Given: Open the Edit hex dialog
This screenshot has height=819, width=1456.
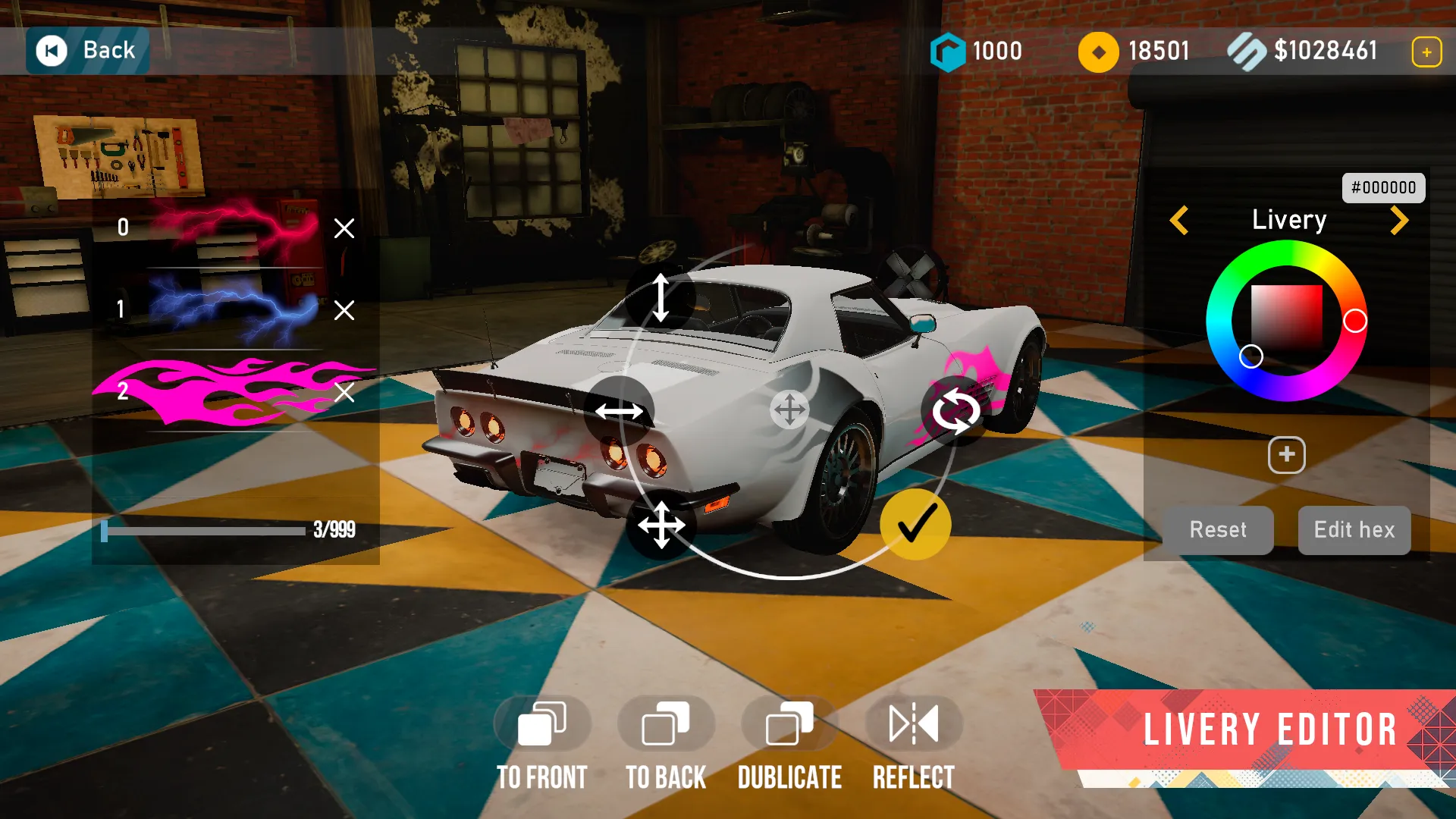Looking at the screenshot, I should coord(1354,530).
